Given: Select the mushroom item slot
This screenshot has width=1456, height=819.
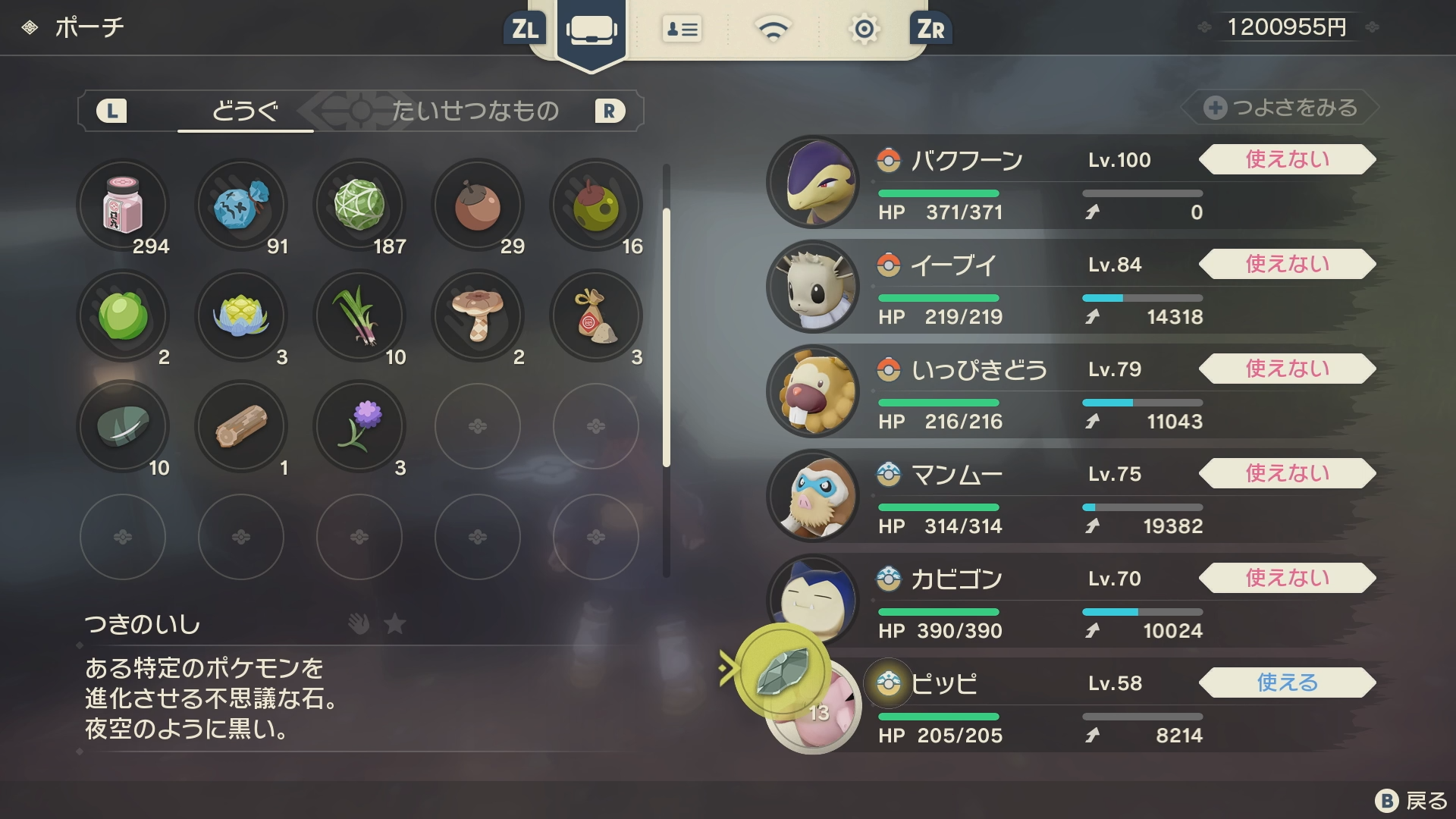Looking at the screenshot, I should 478,315.
